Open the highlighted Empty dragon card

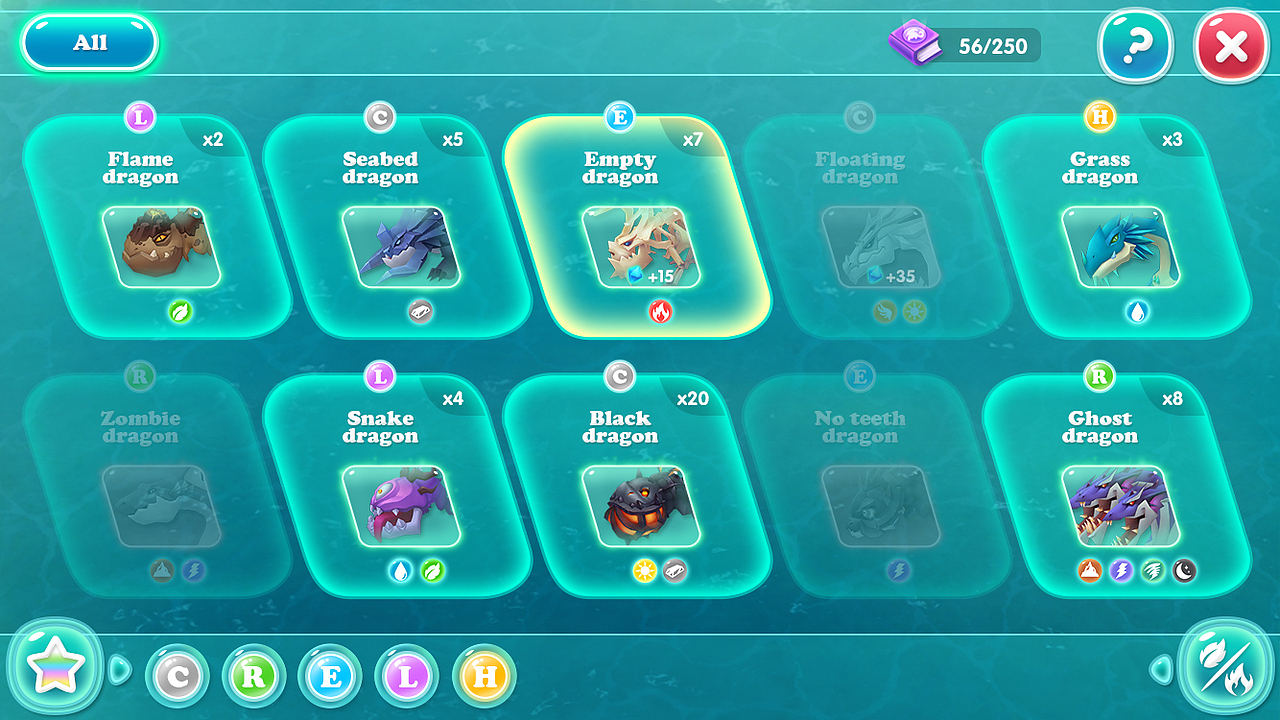638,228
